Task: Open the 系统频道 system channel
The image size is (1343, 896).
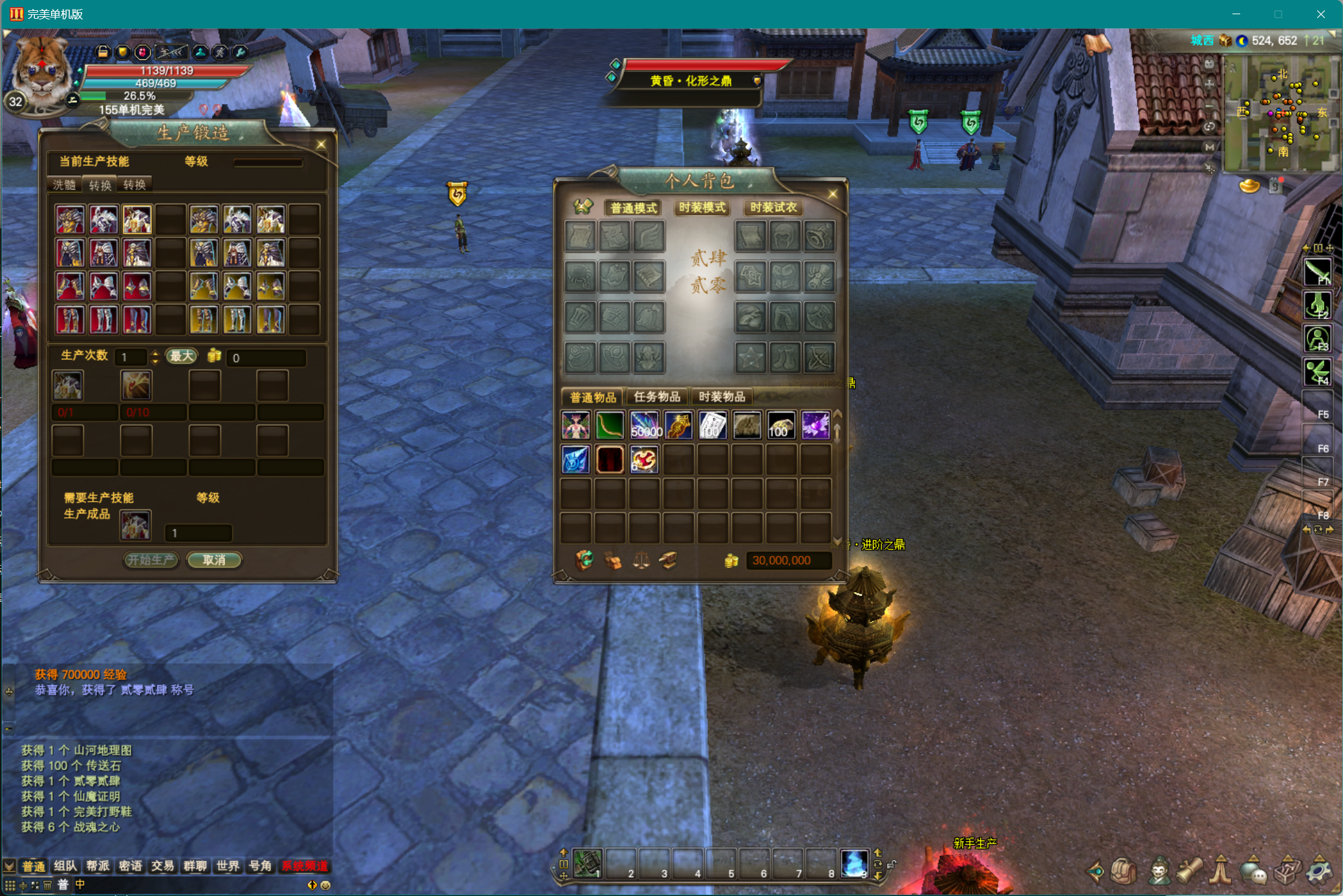Action: click(x=305, y=866)
